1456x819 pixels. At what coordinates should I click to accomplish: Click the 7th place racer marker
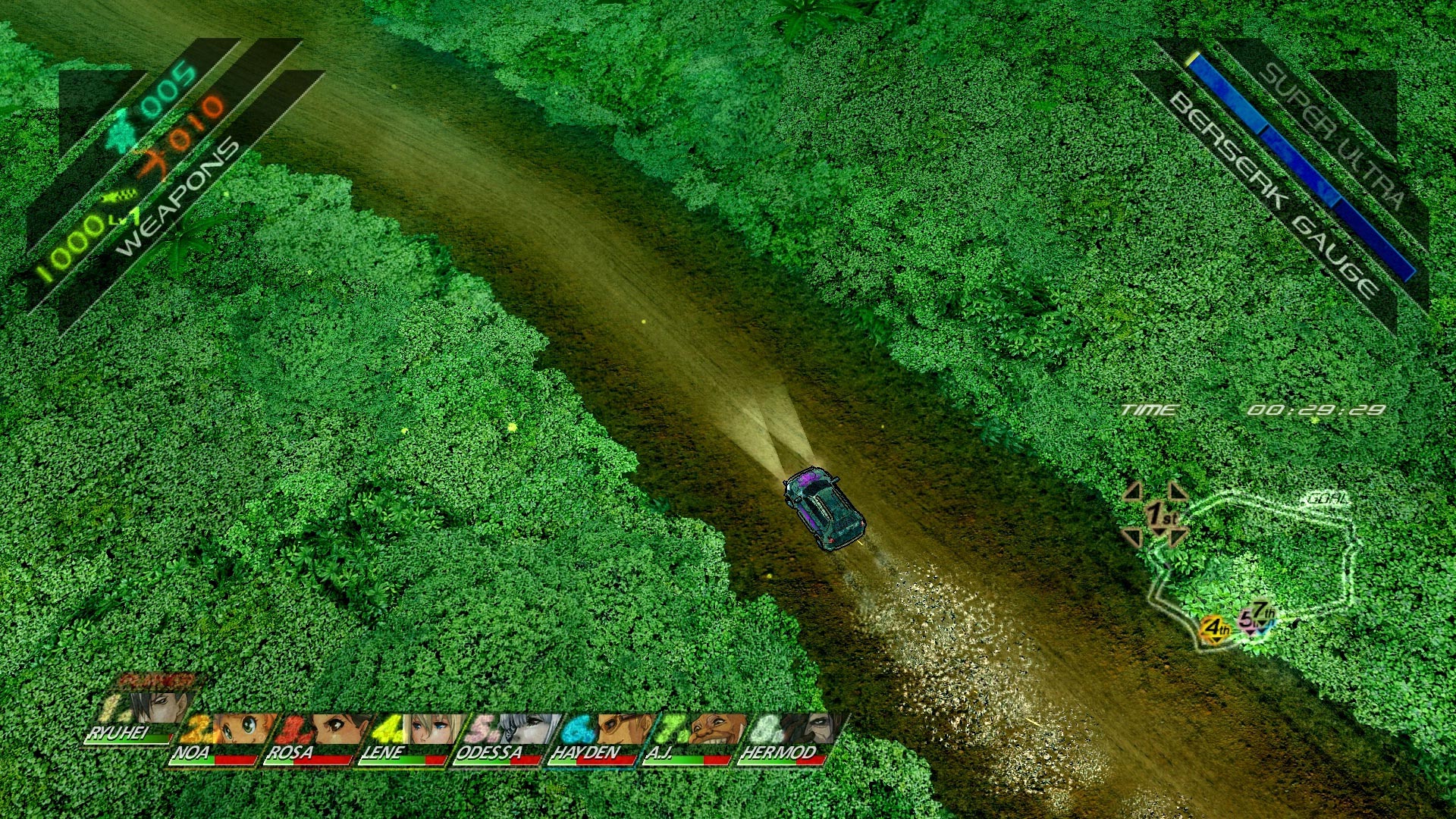click(1263, 612)
